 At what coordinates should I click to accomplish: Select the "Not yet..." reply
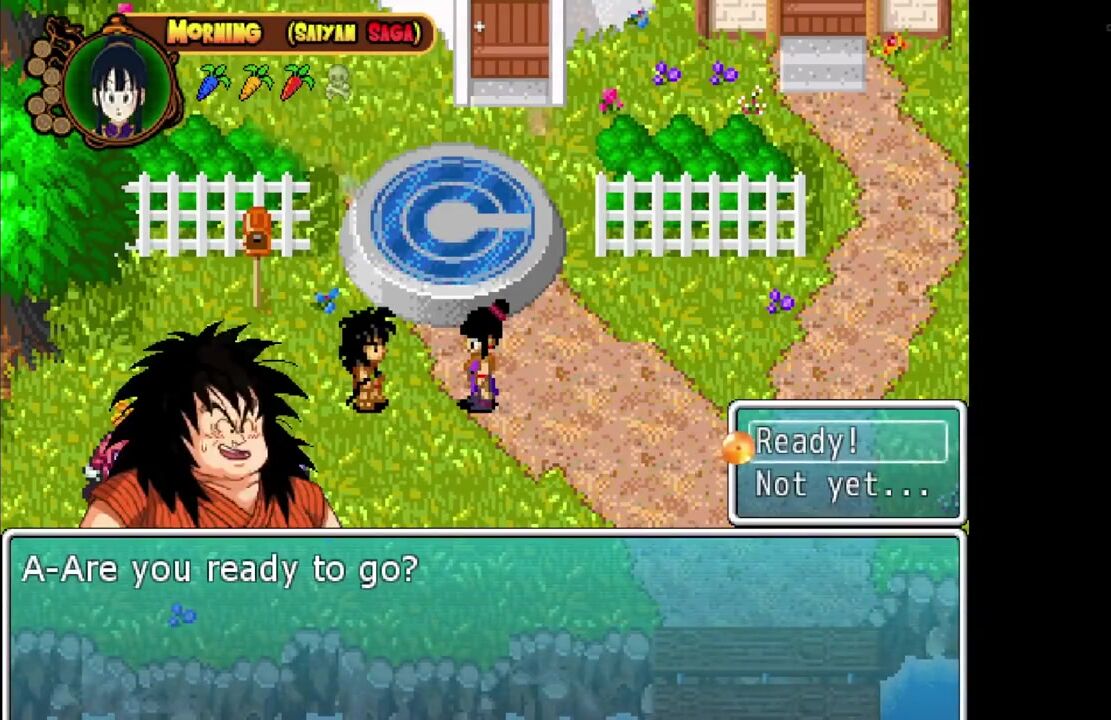[842, 486]
